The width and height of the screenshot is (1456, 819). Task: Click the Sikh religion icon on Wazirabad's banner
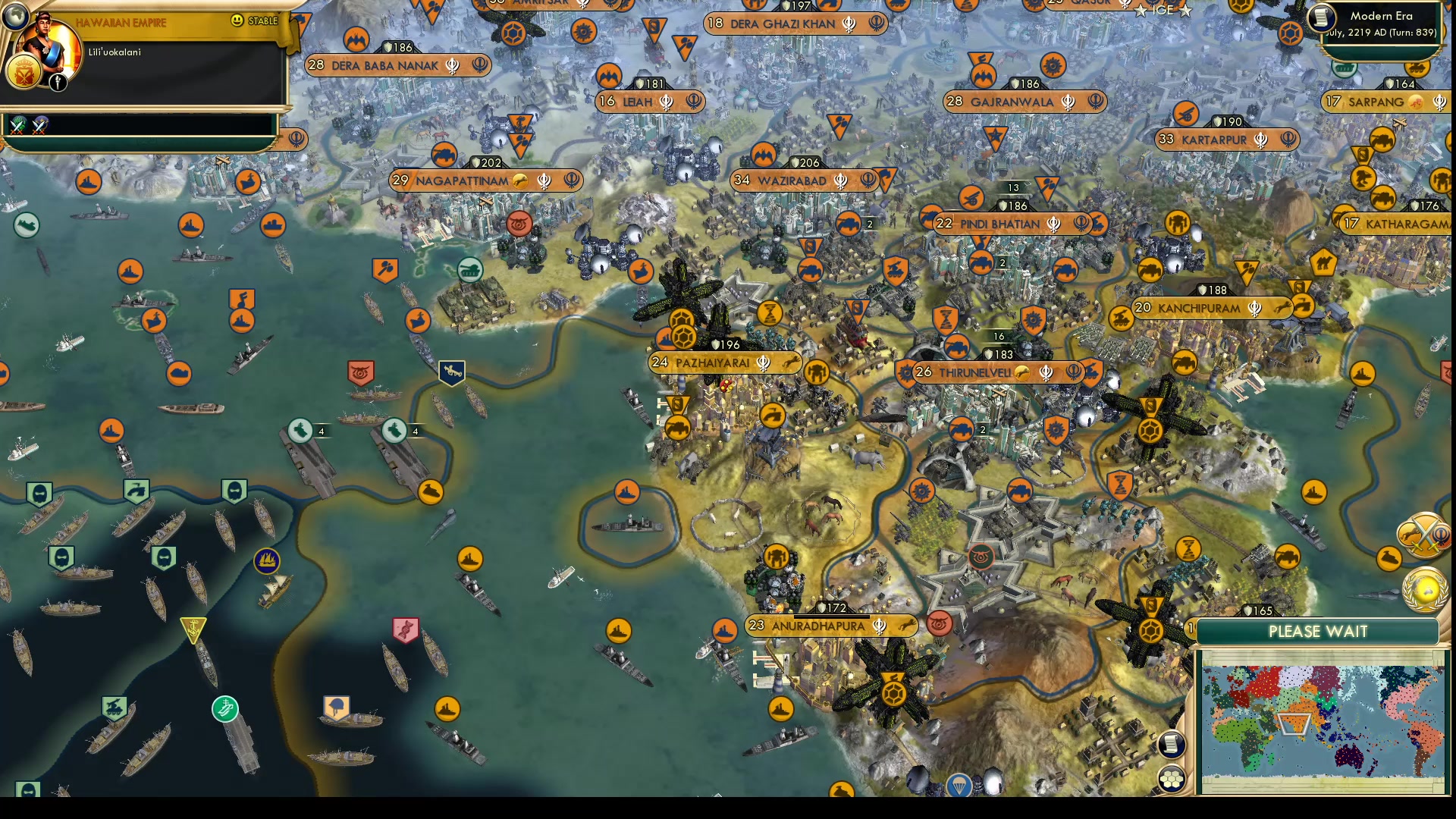tap(842, 180)
